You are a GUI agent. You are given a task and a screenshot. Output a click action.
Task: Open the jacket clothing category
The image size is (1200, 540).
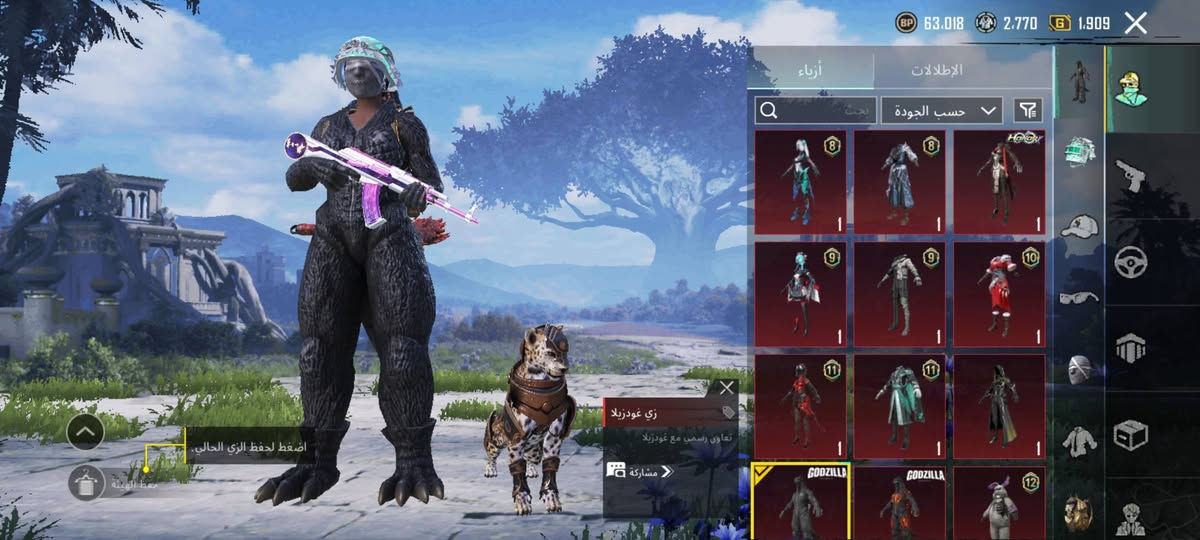coord(1078,441)
